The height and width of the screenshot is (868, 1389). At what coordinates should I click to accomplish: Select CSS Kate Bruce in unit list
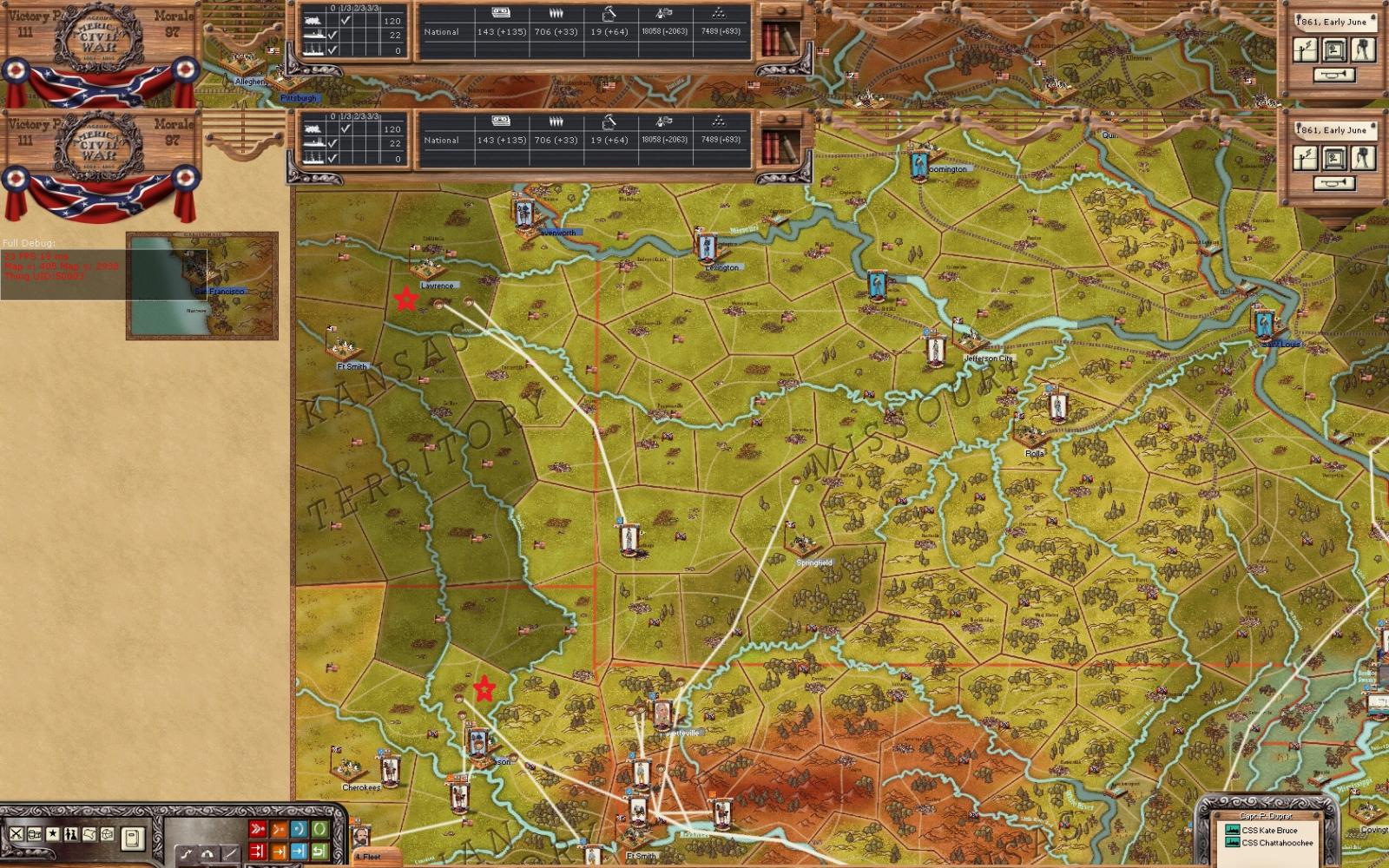click(1268, 831)
